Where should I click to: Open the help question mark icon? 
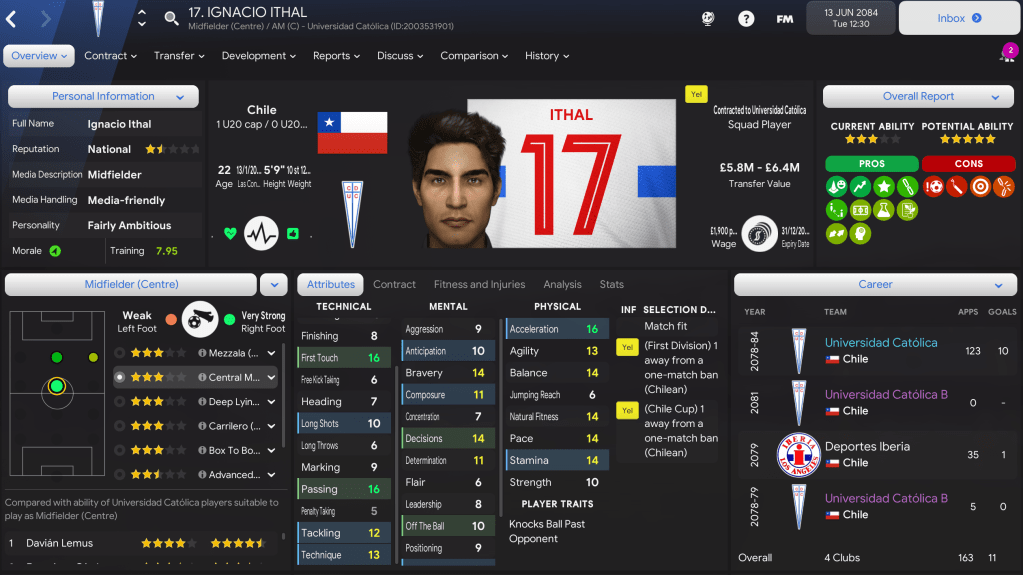point(746,18)
